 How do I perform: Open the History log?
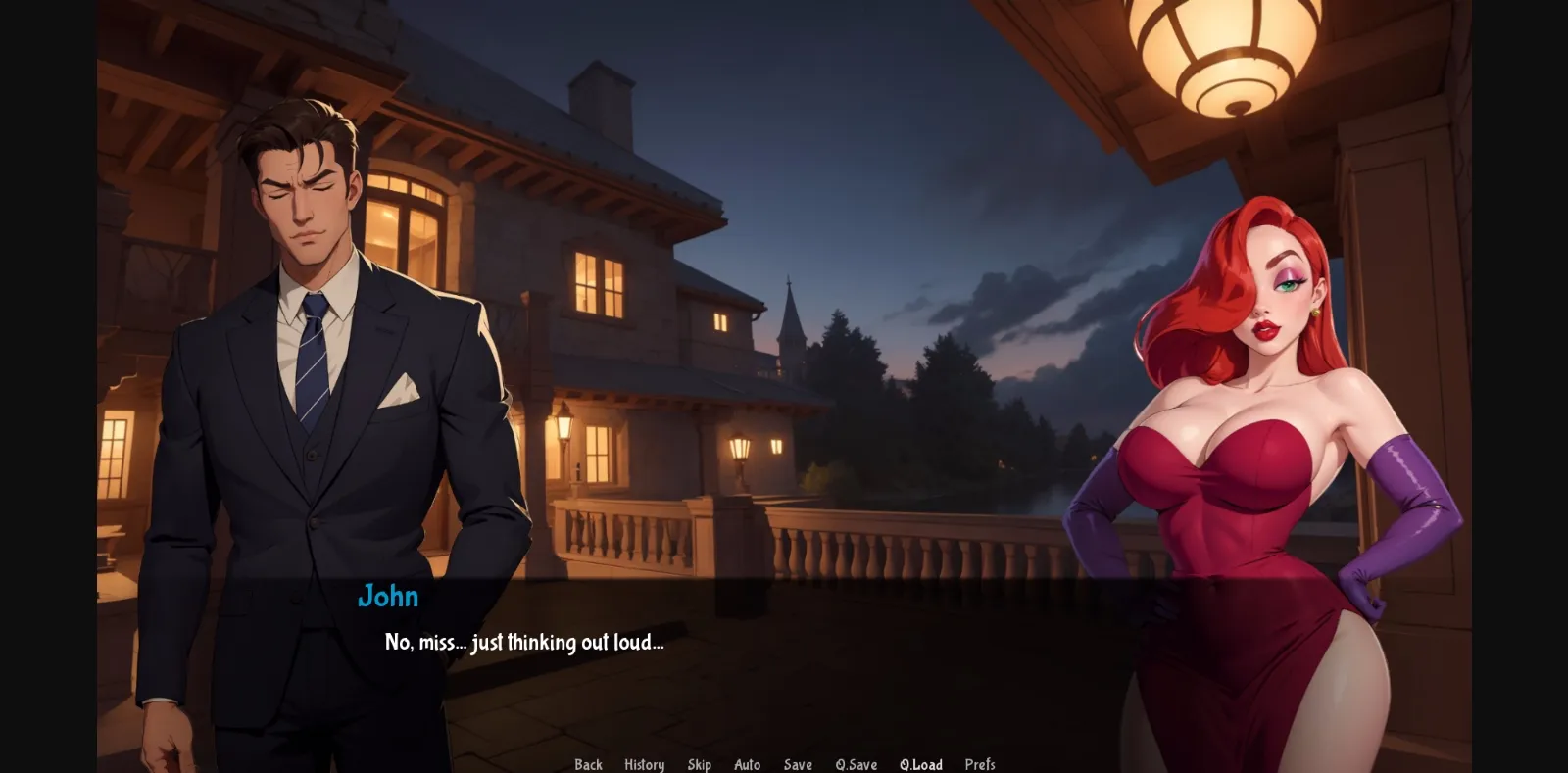click(x=644, y=764)
